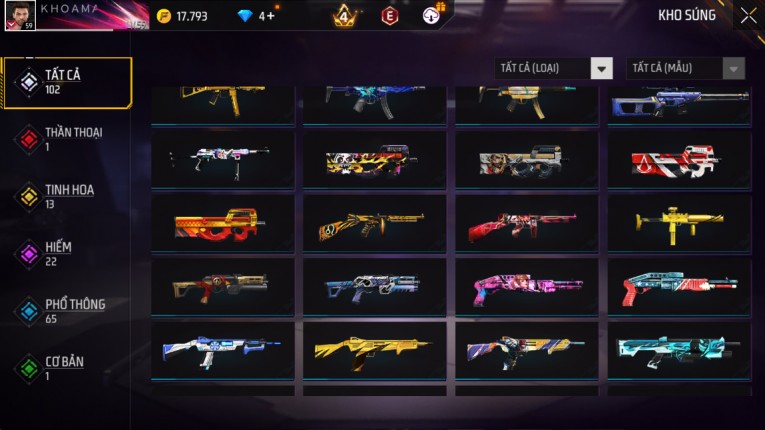Pick the all-gold machine gun skin
Viewport: 765px width, 430px height.
pyautogui.click(x=679, y=224)
